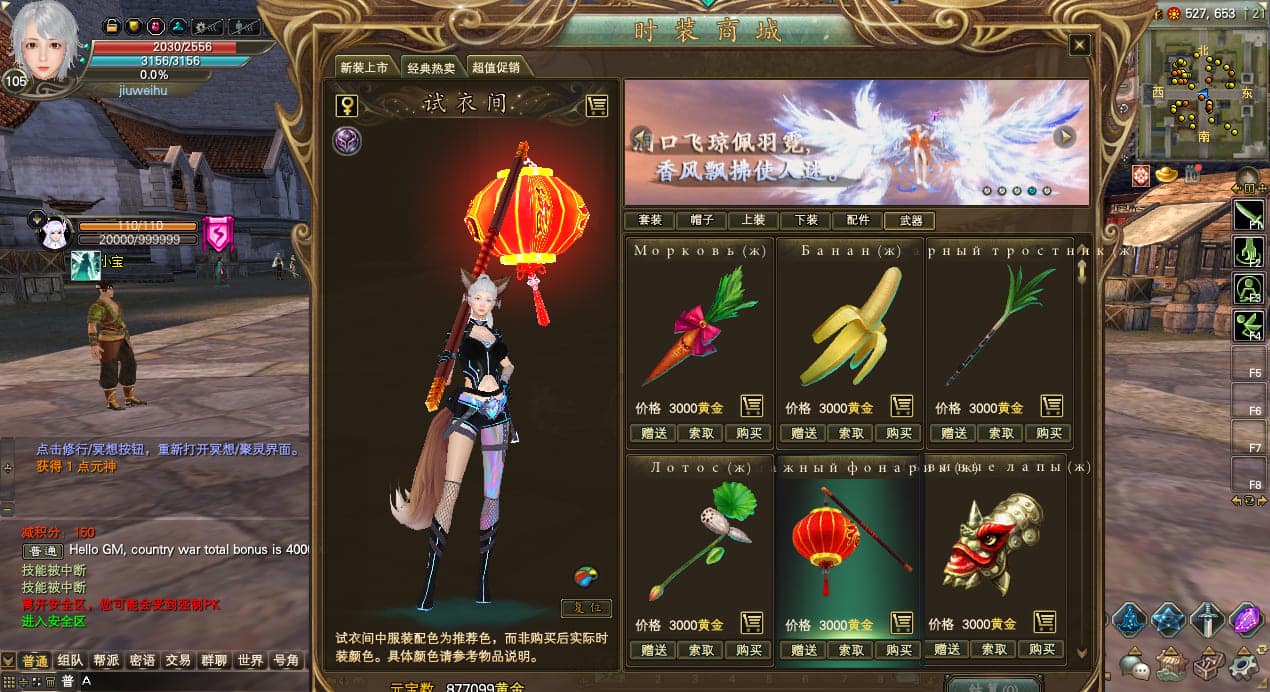
Task: Reset the fitting room with 复位
Action: (586, 608)
